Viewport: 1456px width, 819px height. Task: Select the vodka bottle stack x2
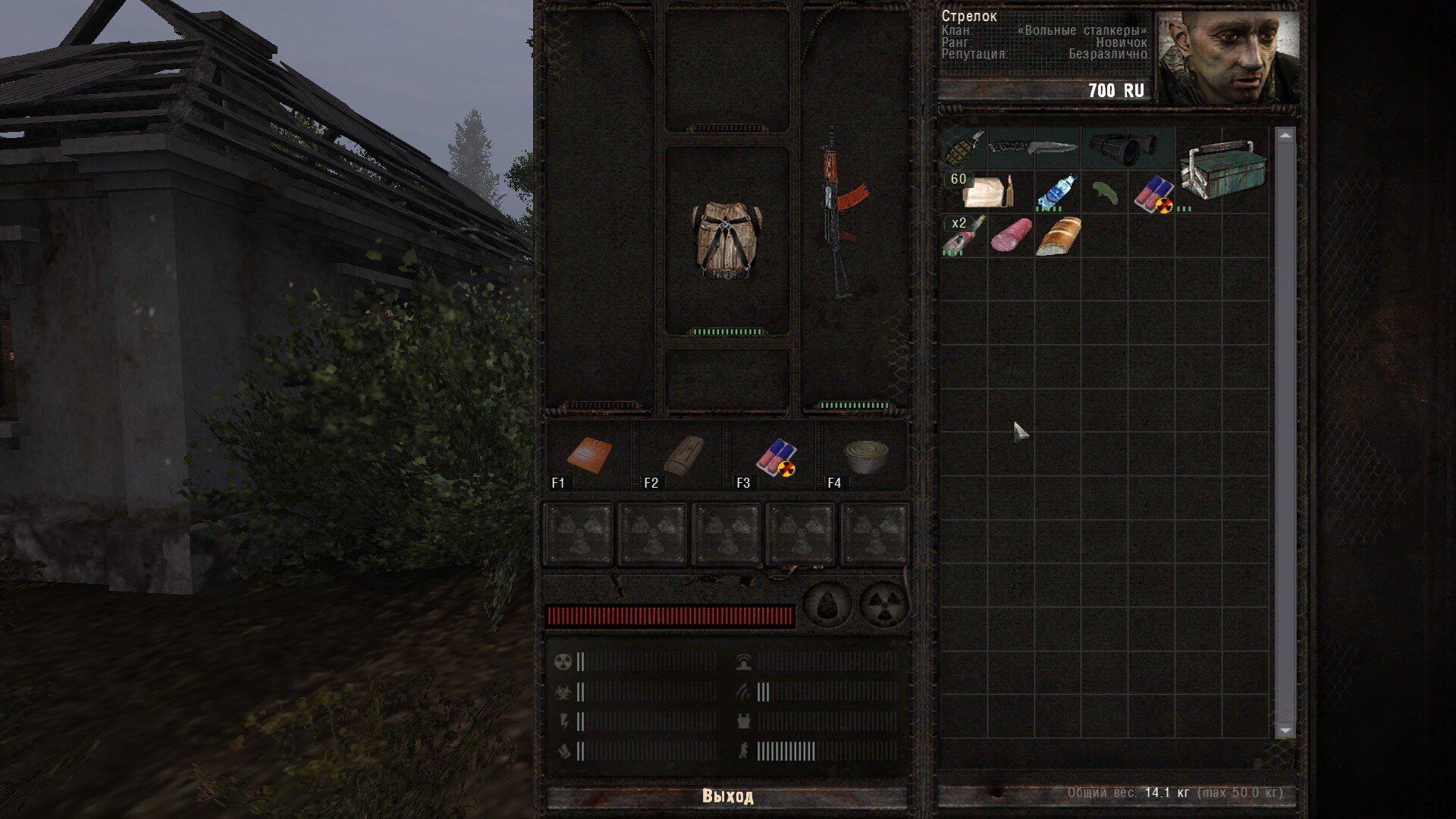pos(964,235)
